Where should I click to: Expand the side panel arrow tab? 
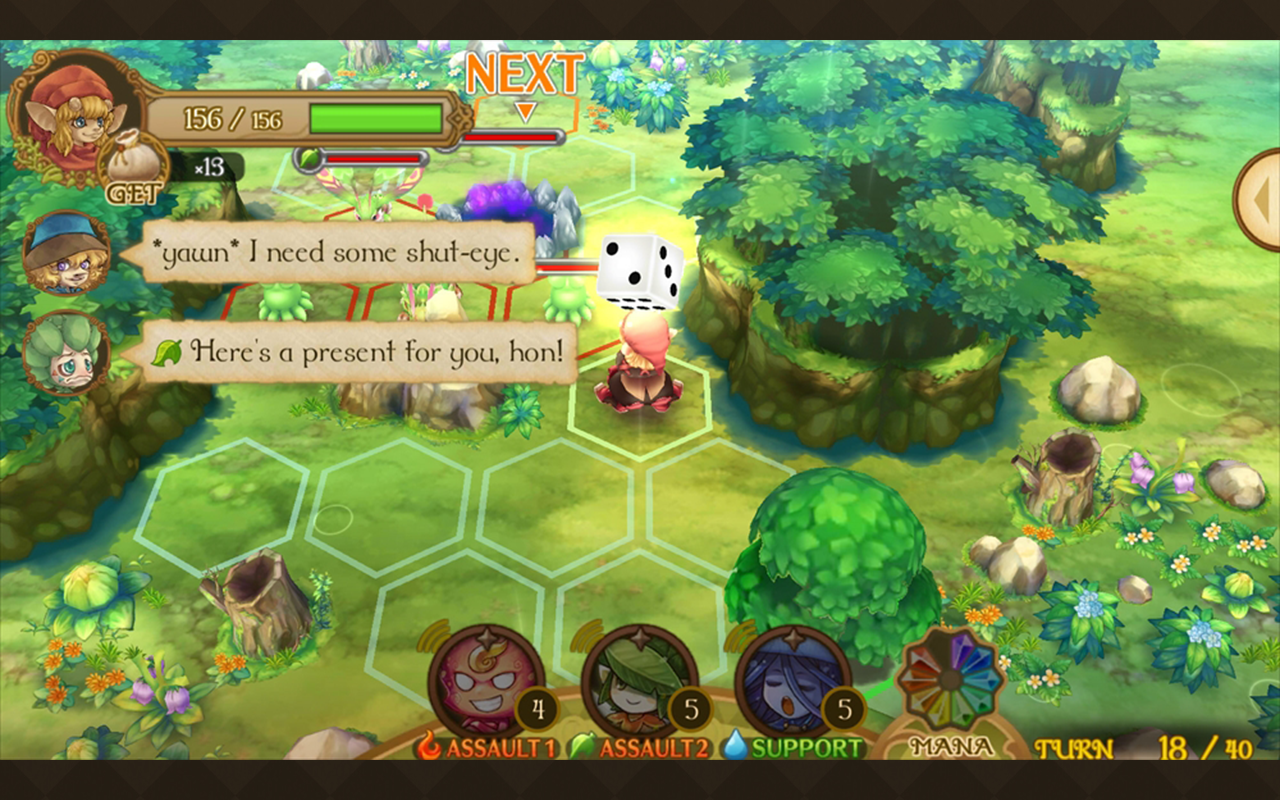[1259, 200]
